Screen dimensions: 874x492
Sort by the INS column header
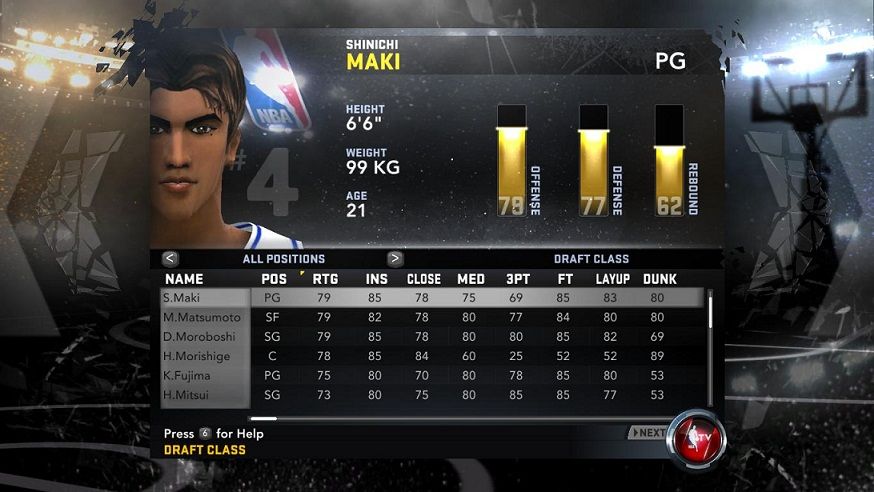click(x=376, y=279)
